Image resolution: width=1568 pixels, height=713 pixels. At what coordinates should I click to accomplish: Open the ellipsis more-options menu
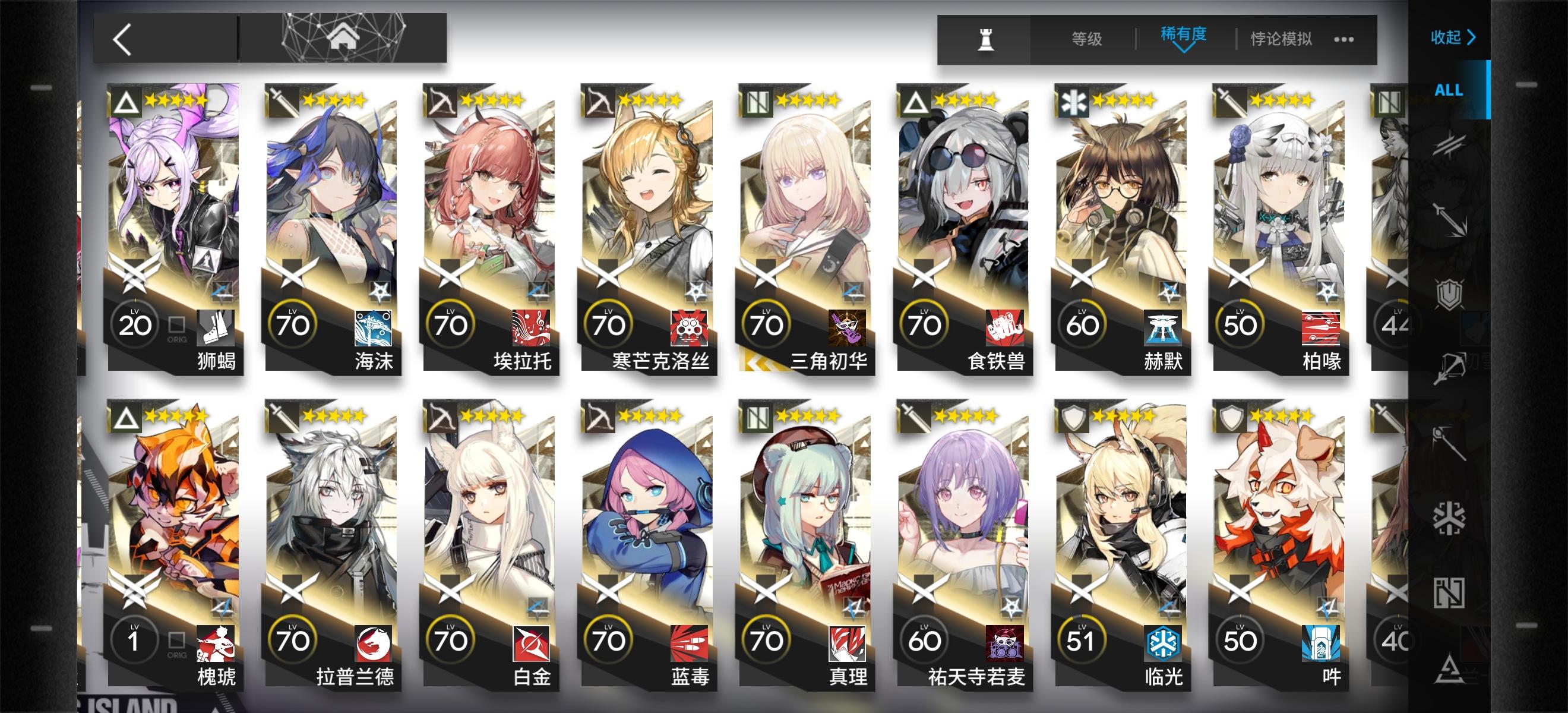(1345, 39)
